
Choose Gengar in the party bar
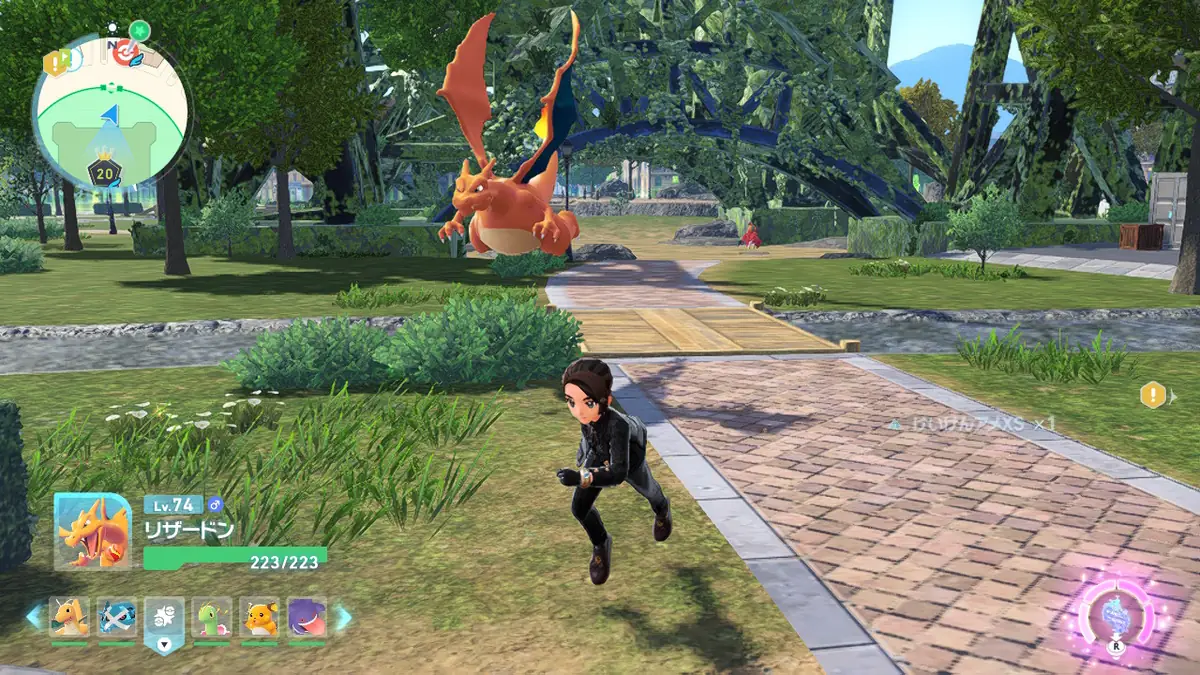[x=307, y=617]
